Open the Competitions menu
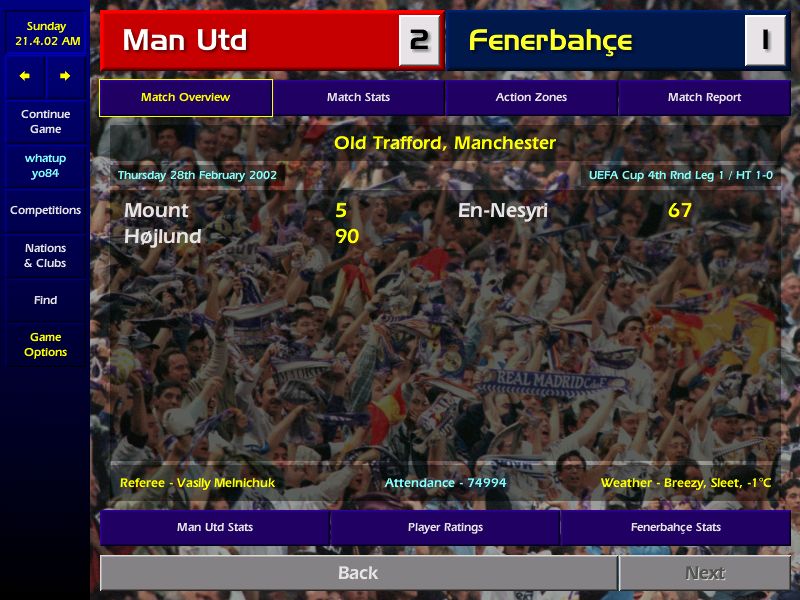 [x=45, y=211]
